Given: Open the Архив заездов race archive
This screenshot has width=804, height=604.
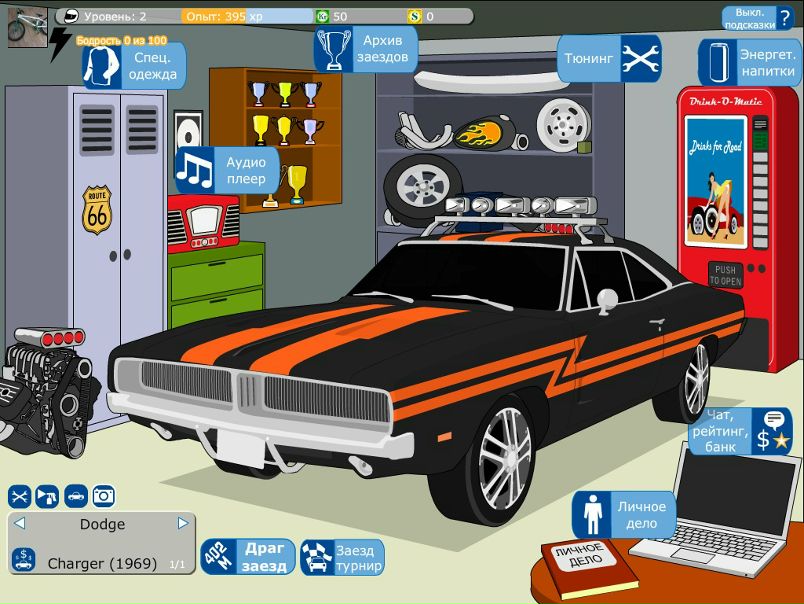Looking at the screenshot, I should coord(364,49).
